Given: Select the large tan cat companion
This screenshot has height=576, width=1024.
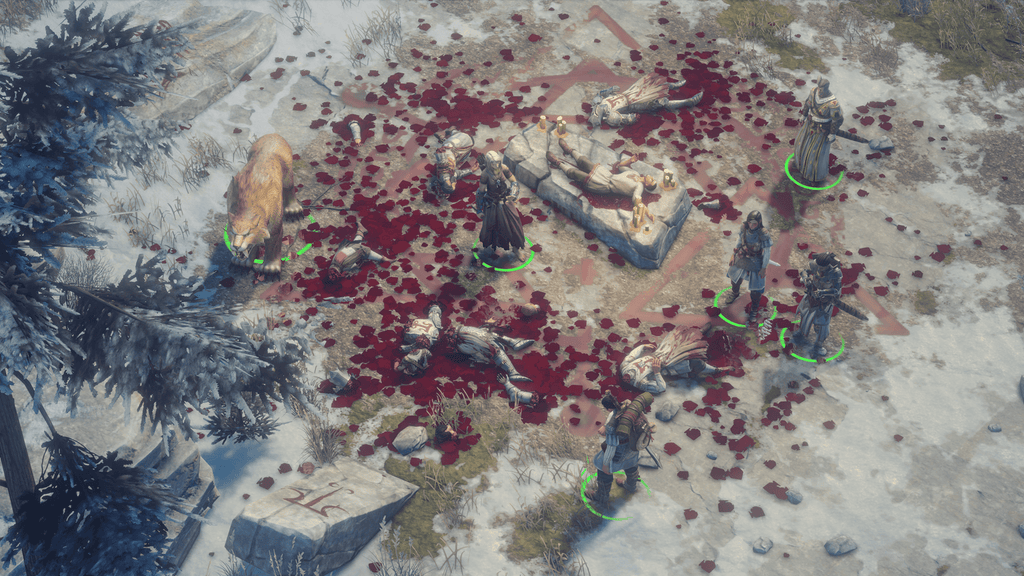Looking at the screenshot, I should [259, 200].
